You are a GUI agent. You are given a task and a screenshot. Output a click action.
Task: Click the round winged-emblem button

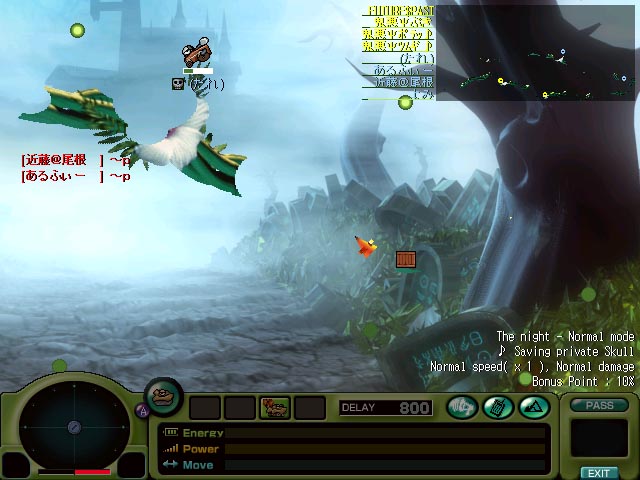point(461,407)
